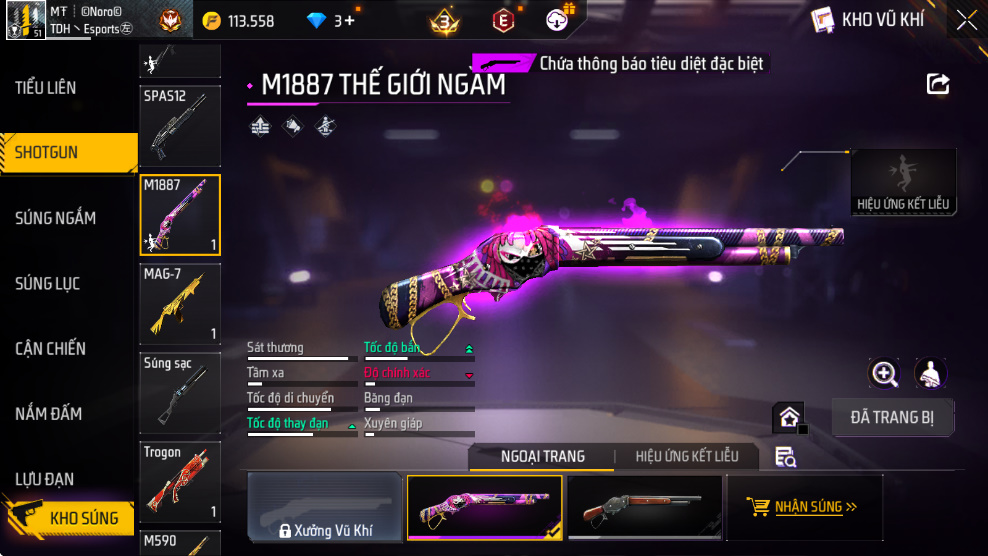The width and height of the screenshot is (988, 556).
Task: Open the Cận Chiến category
Action: (x=50, y=349)
